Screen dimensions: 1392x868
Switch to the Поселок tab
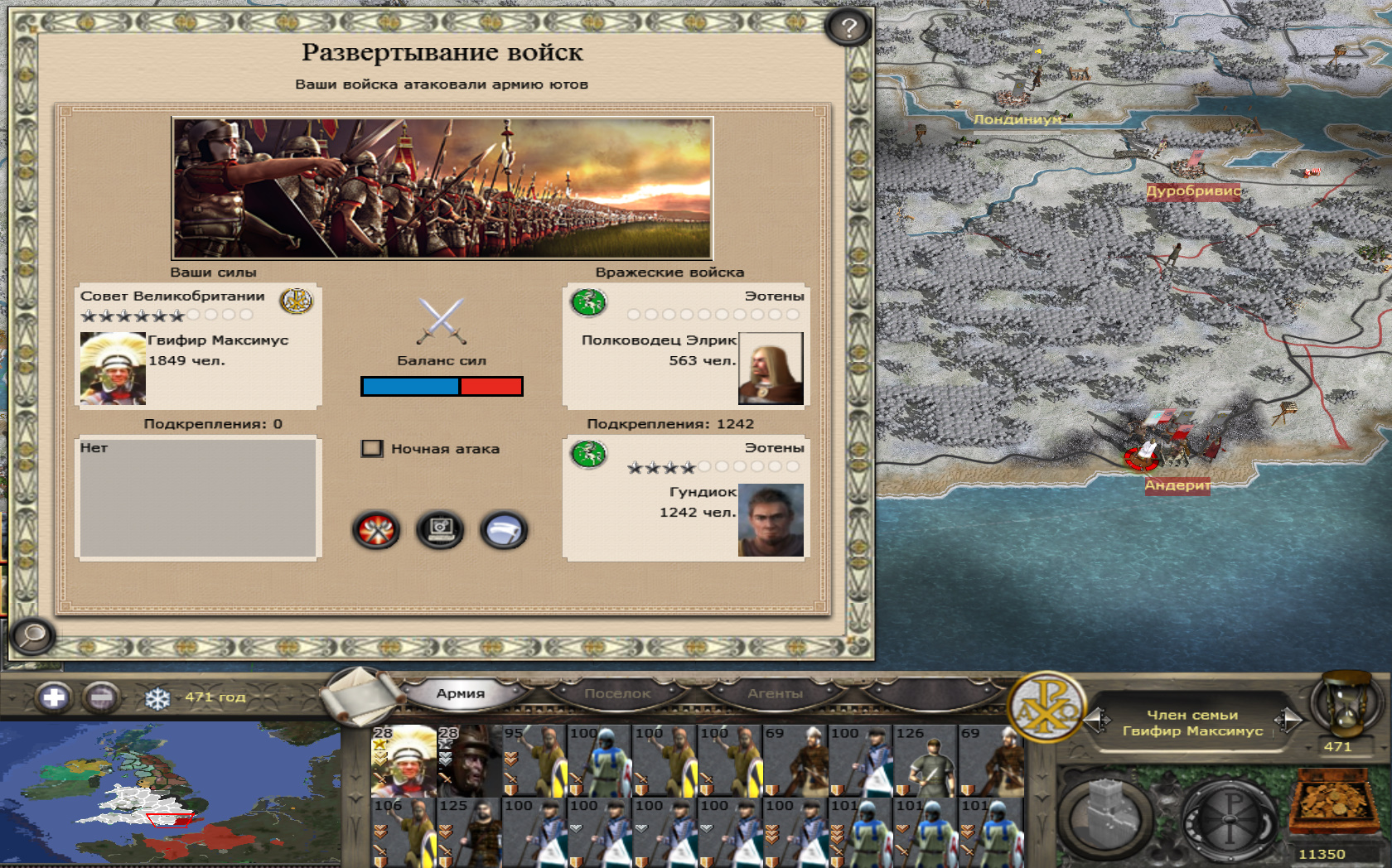click(x=617, y=693)
